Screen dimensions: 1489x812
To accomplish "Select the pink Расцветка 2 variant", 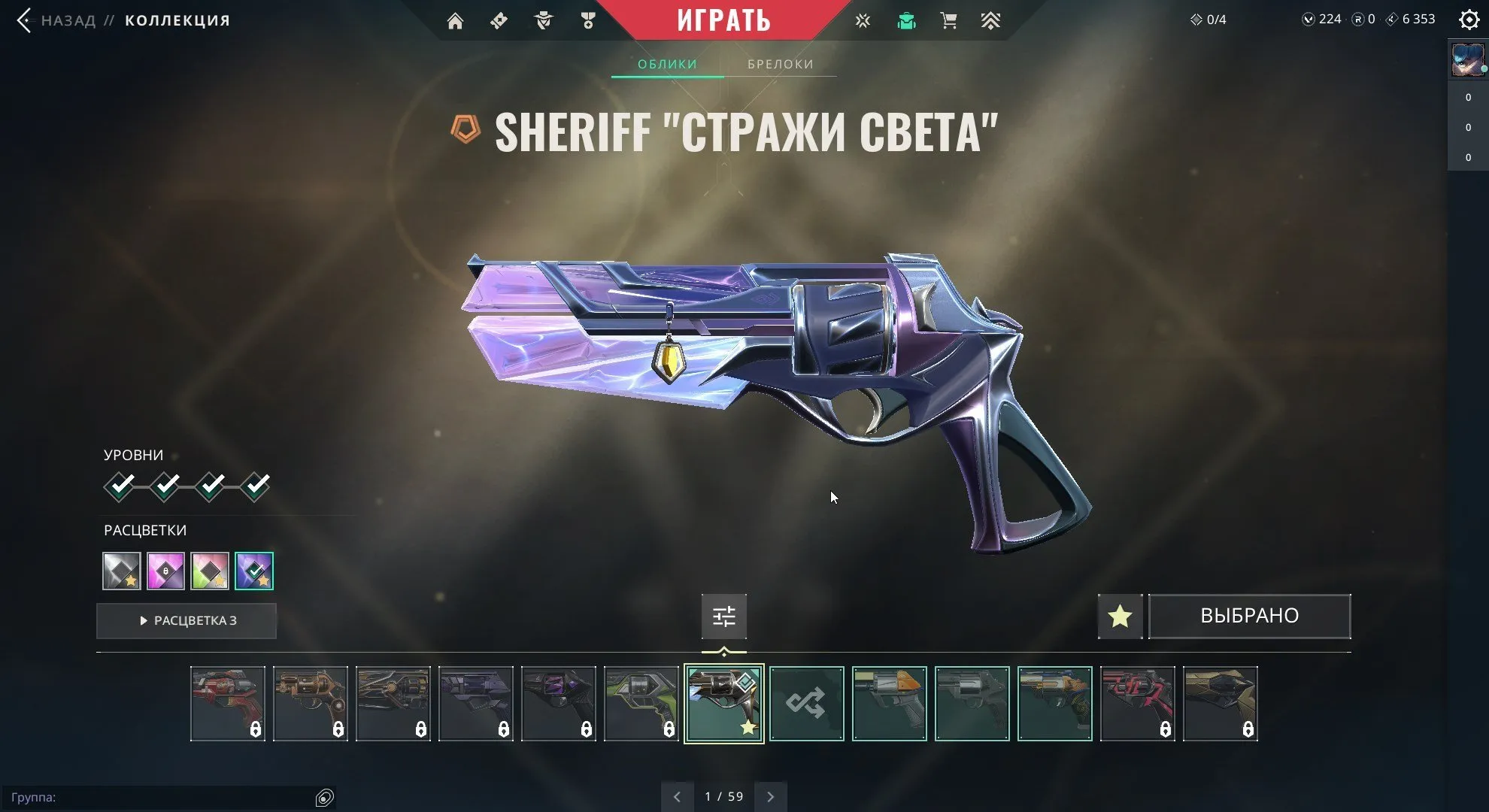I will [165, 571].
